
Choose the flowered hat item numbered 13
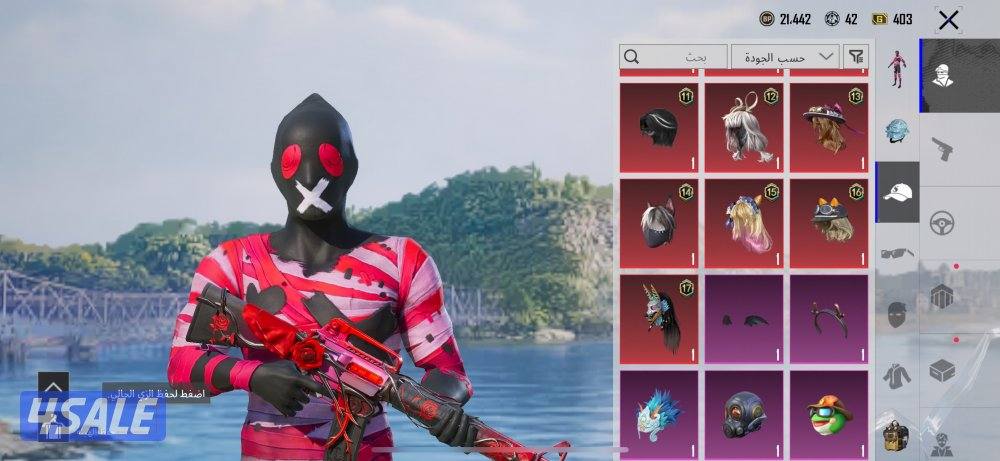[x=829, y=127]
